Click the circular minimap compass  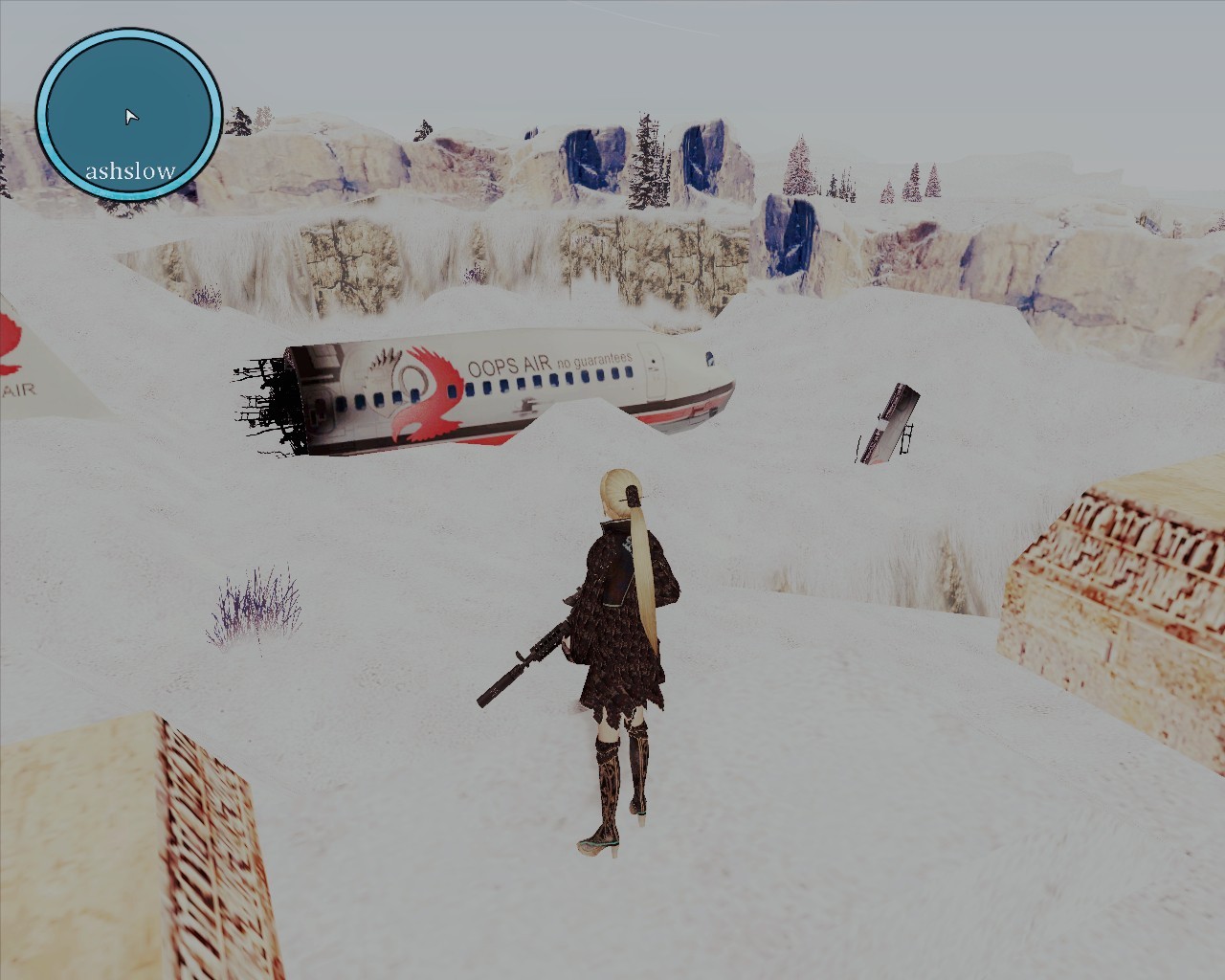pyautogui.click(x=130, y=113)
